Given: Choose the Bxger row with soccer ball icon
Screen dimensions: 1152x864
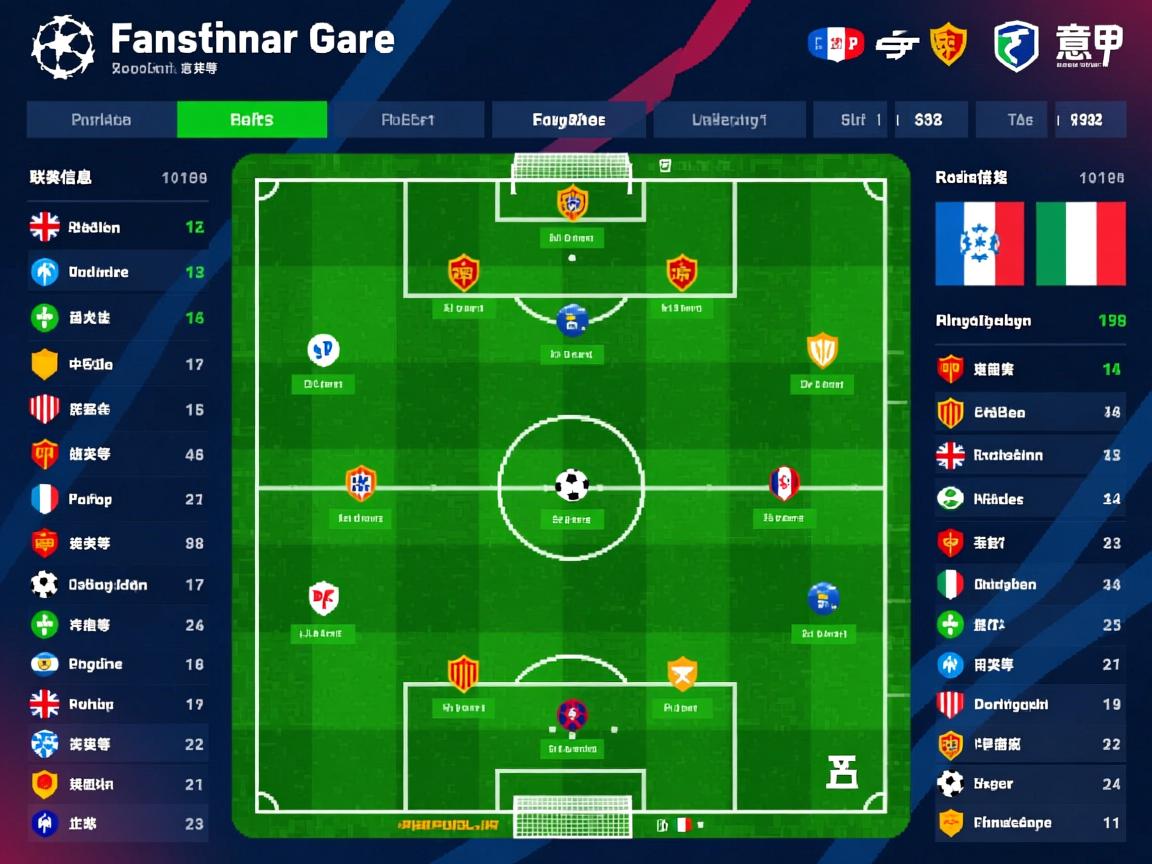Looking at the screenshot, I should coord(1028,784).
